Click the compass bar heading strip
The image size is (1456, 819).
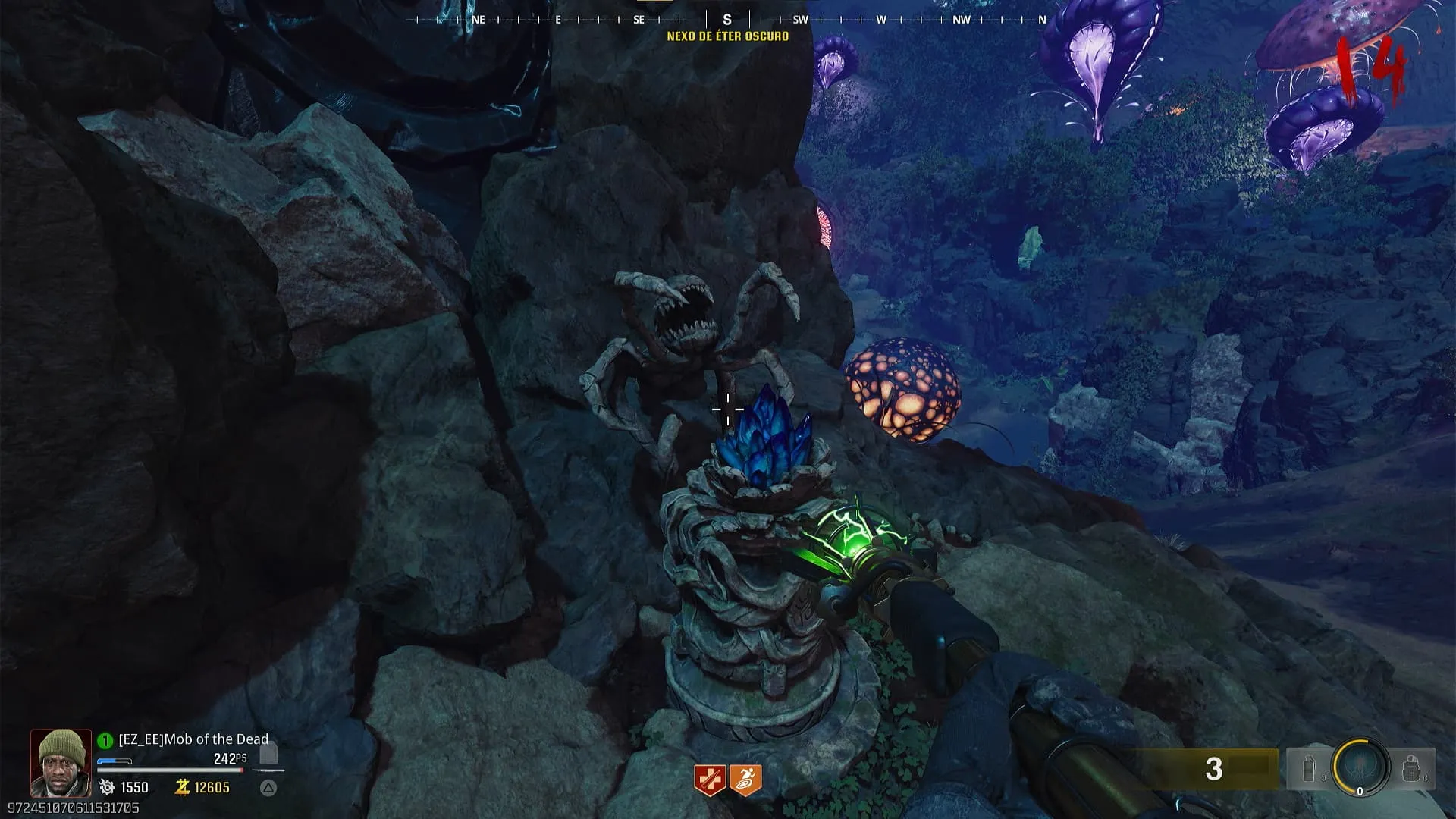[x=726, y=20]
